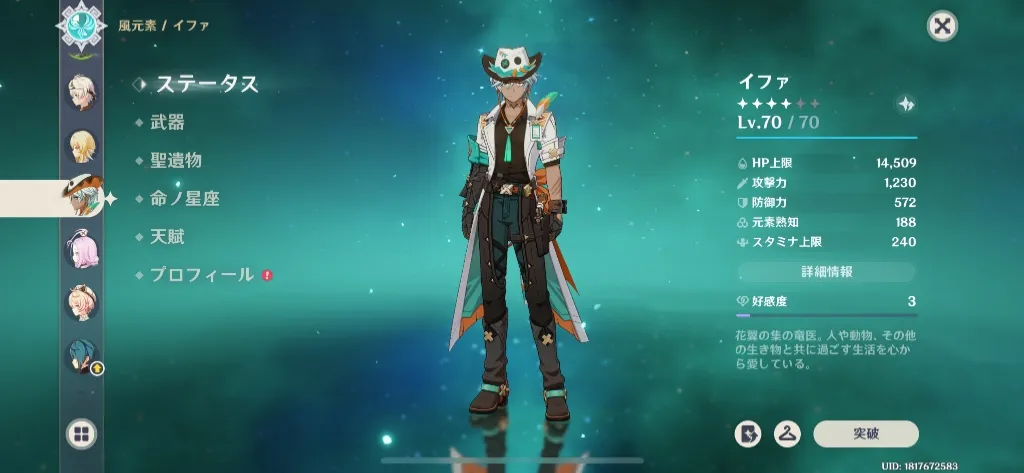Open the プロフィール (profile) entry
This screenshot has height=473, width=1024.
[201, 274]
